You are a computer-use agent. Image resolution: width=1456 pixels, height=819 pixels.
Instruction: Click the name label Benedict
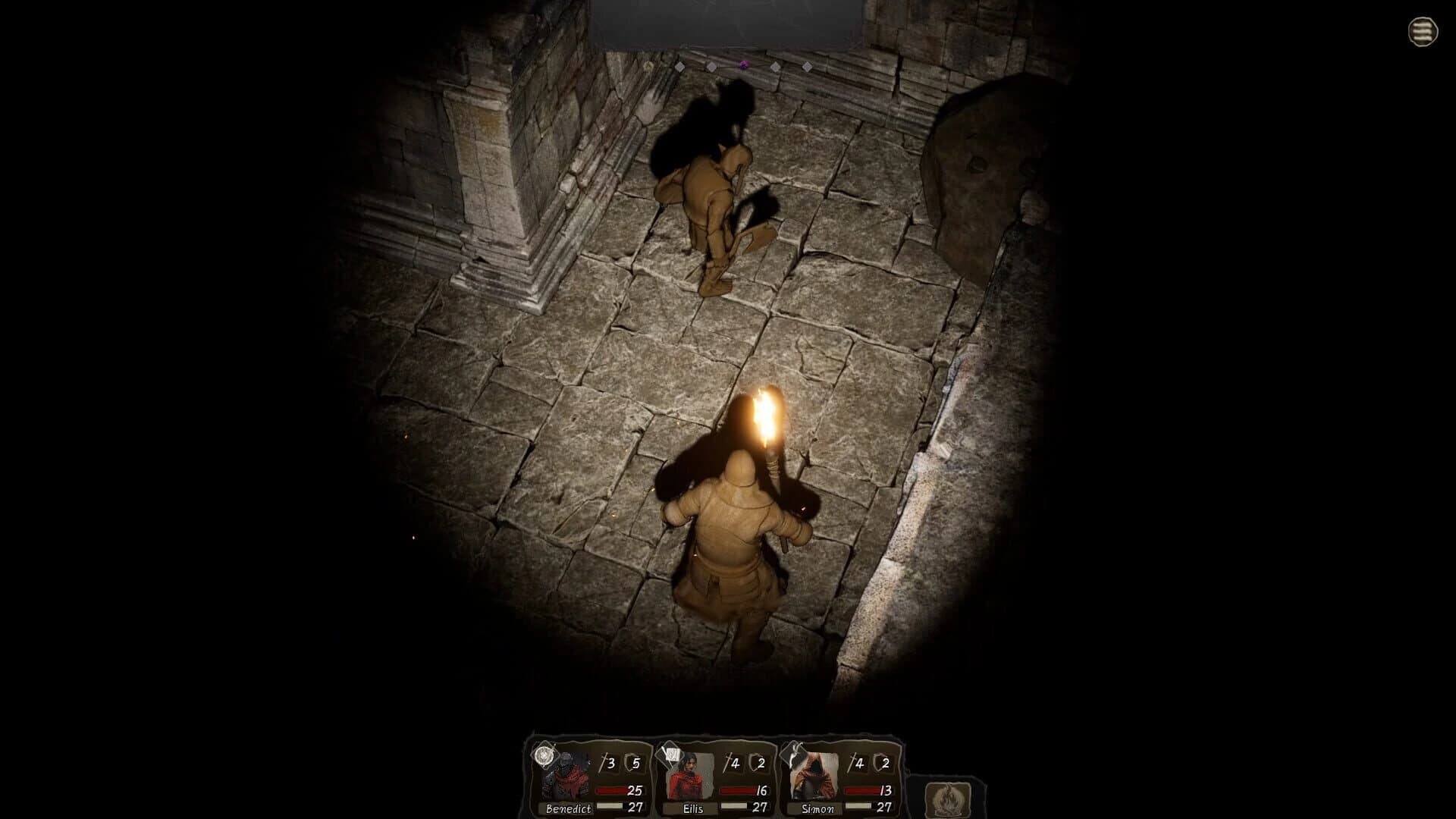pyautogui.click(x=568, y=807)
